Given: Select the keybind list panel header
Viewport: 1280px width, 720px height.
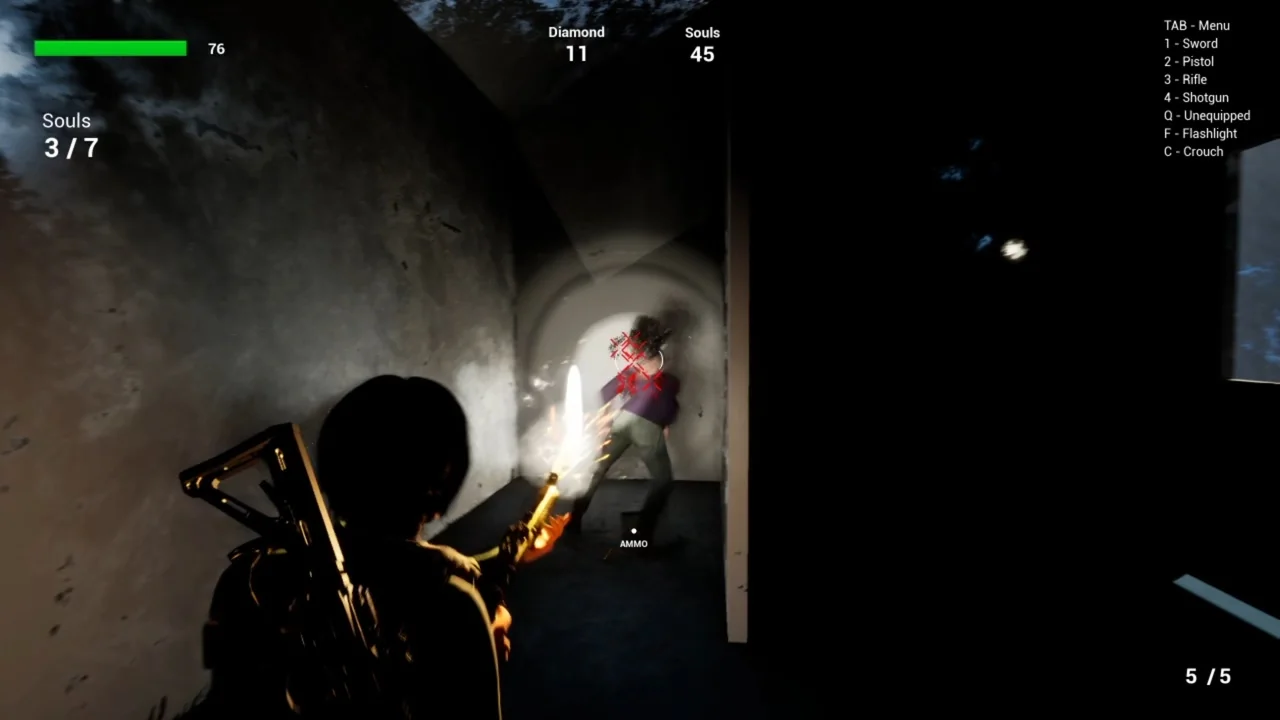Looking at the screenshot, I should pyautogui.click(x=1197, y=25).
